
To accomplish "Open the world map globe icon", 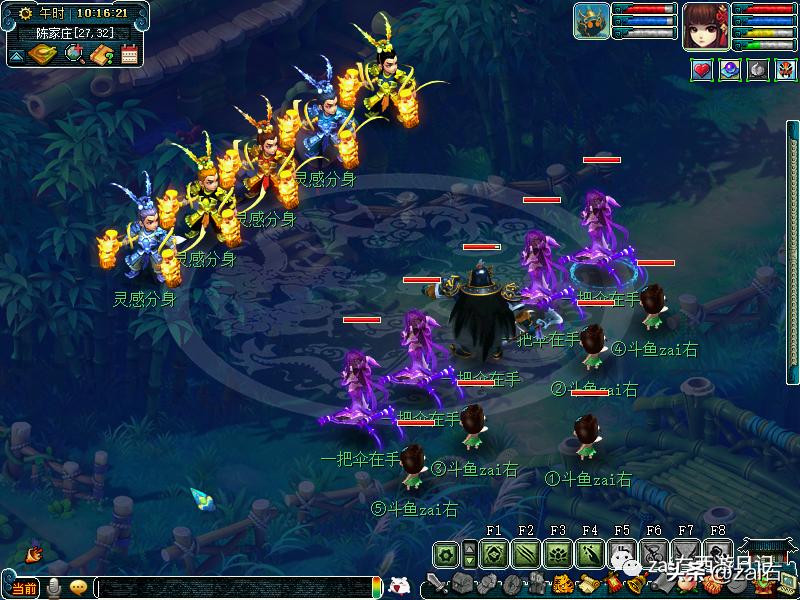I will click(x=73, y=54).
